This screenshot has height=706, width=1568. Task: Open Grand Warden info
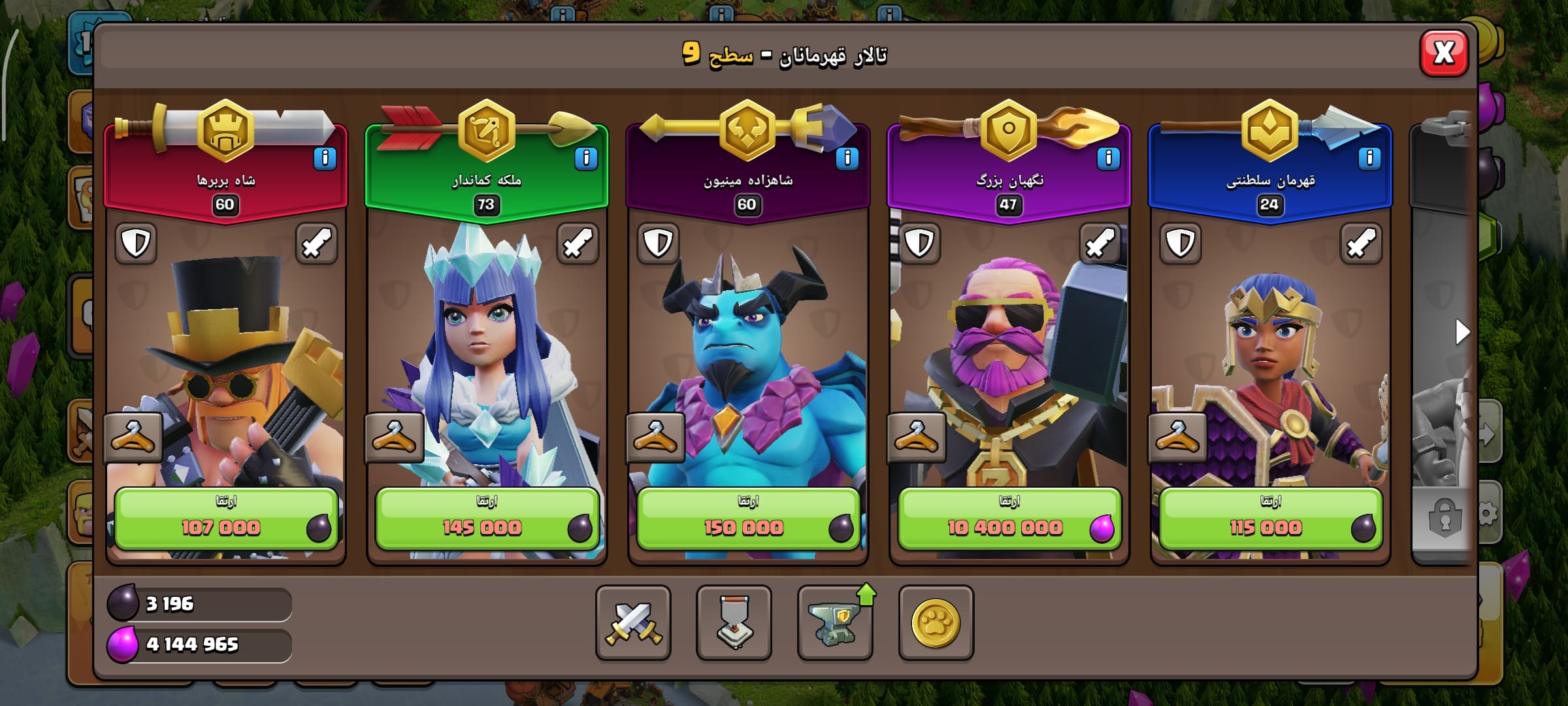(1108, 158)
